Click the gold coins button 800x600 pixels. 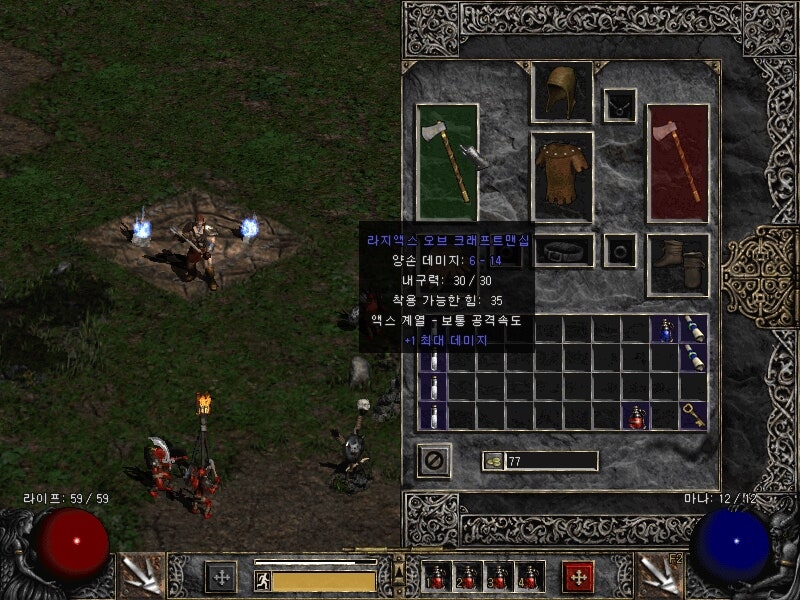[x=493, y=461]
